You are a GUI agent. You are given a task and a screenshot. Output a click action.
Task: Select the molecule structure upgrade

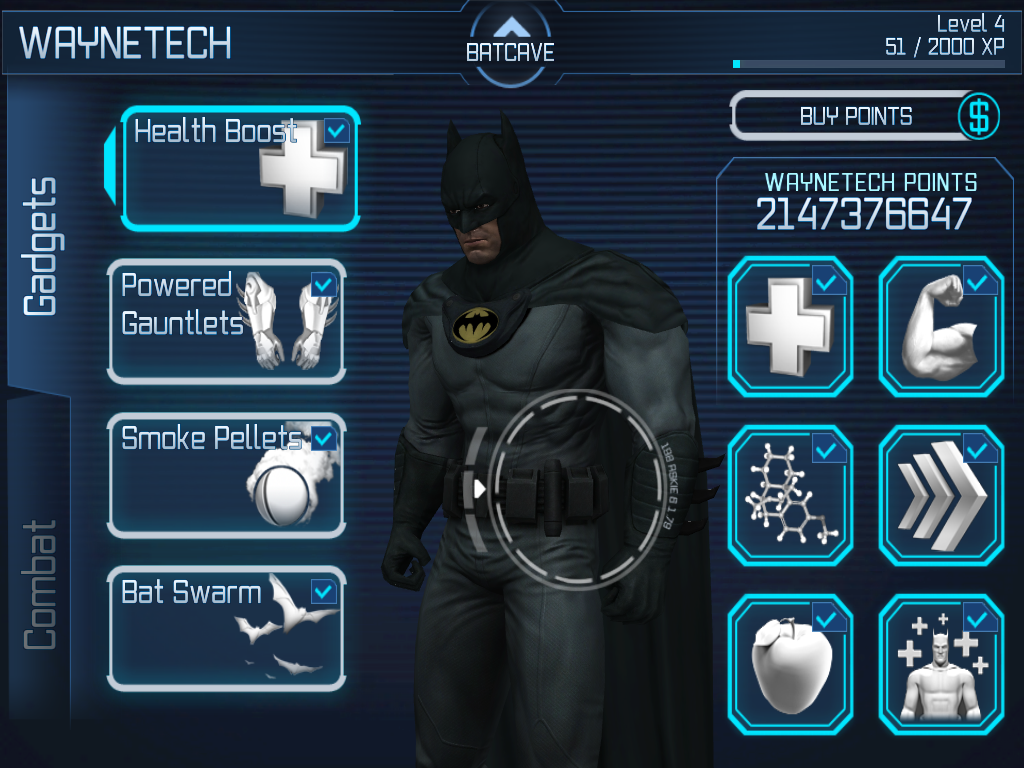click(x=790, y=495)
